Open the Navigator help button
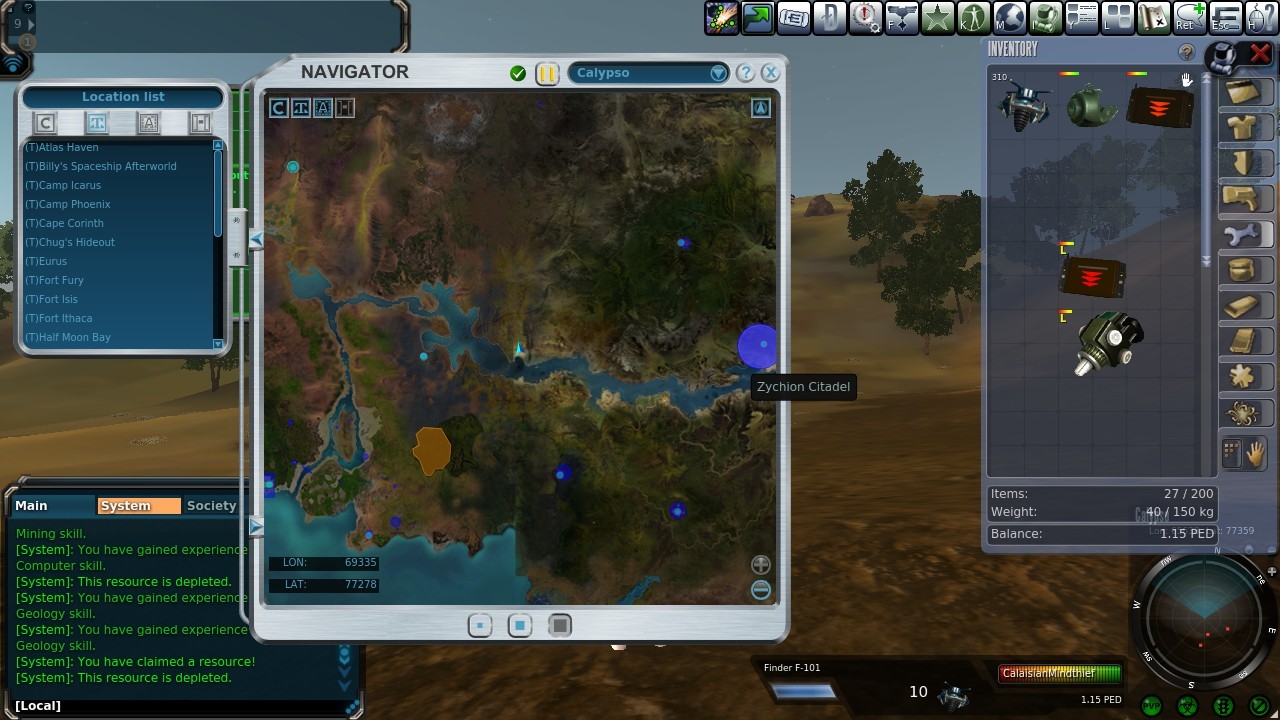Screen dimensions: 1280x720 point(745,73)
